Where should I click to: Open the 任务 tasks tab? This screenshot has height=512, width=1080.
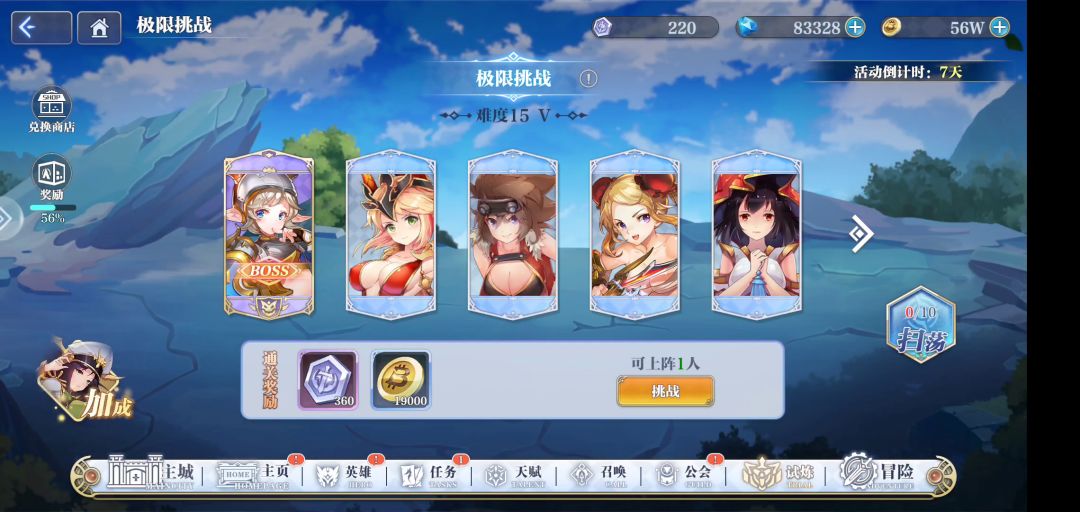click(430, 474)
